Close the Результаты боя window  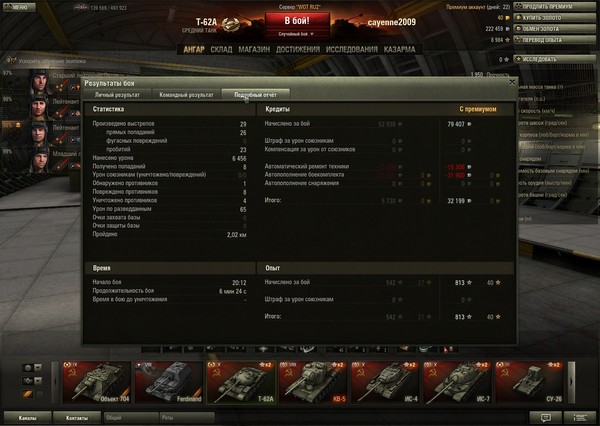tap(513, 83)
